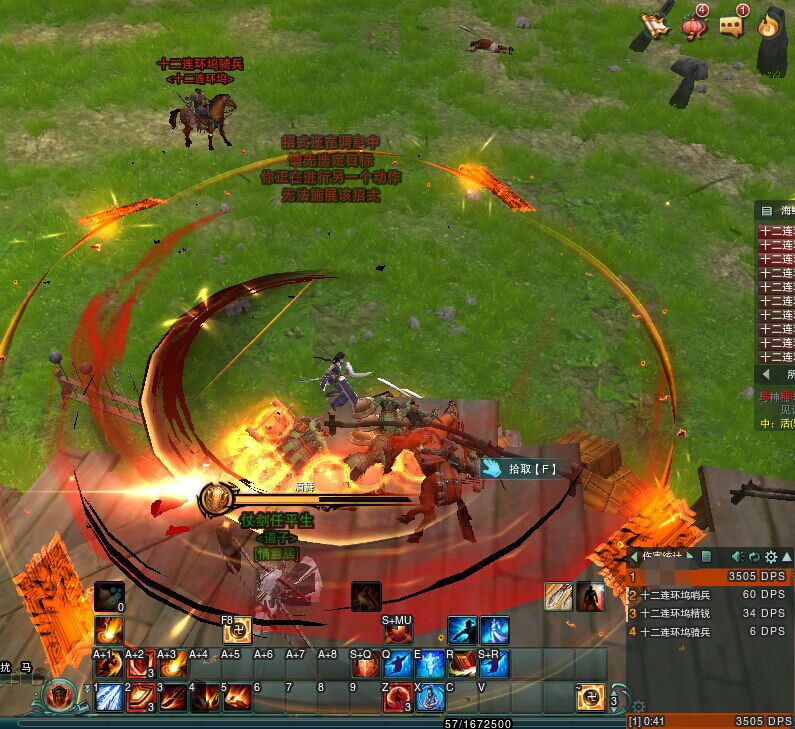
Task: Open the scroll icon in the top bar
Action: (654, 24)
